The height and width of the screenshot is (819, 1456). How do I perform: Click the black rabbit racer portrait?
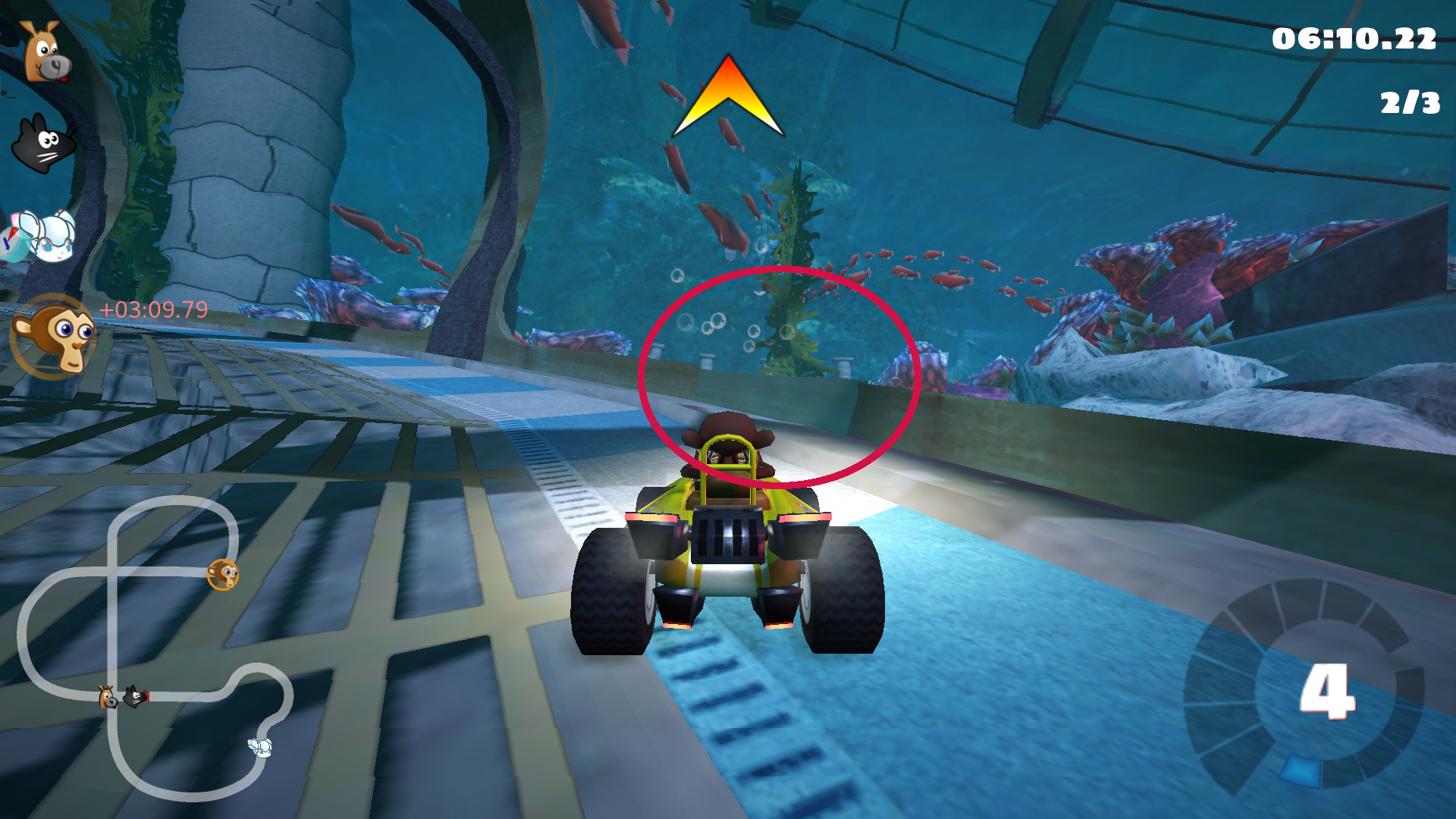click(x=43, y=144)
